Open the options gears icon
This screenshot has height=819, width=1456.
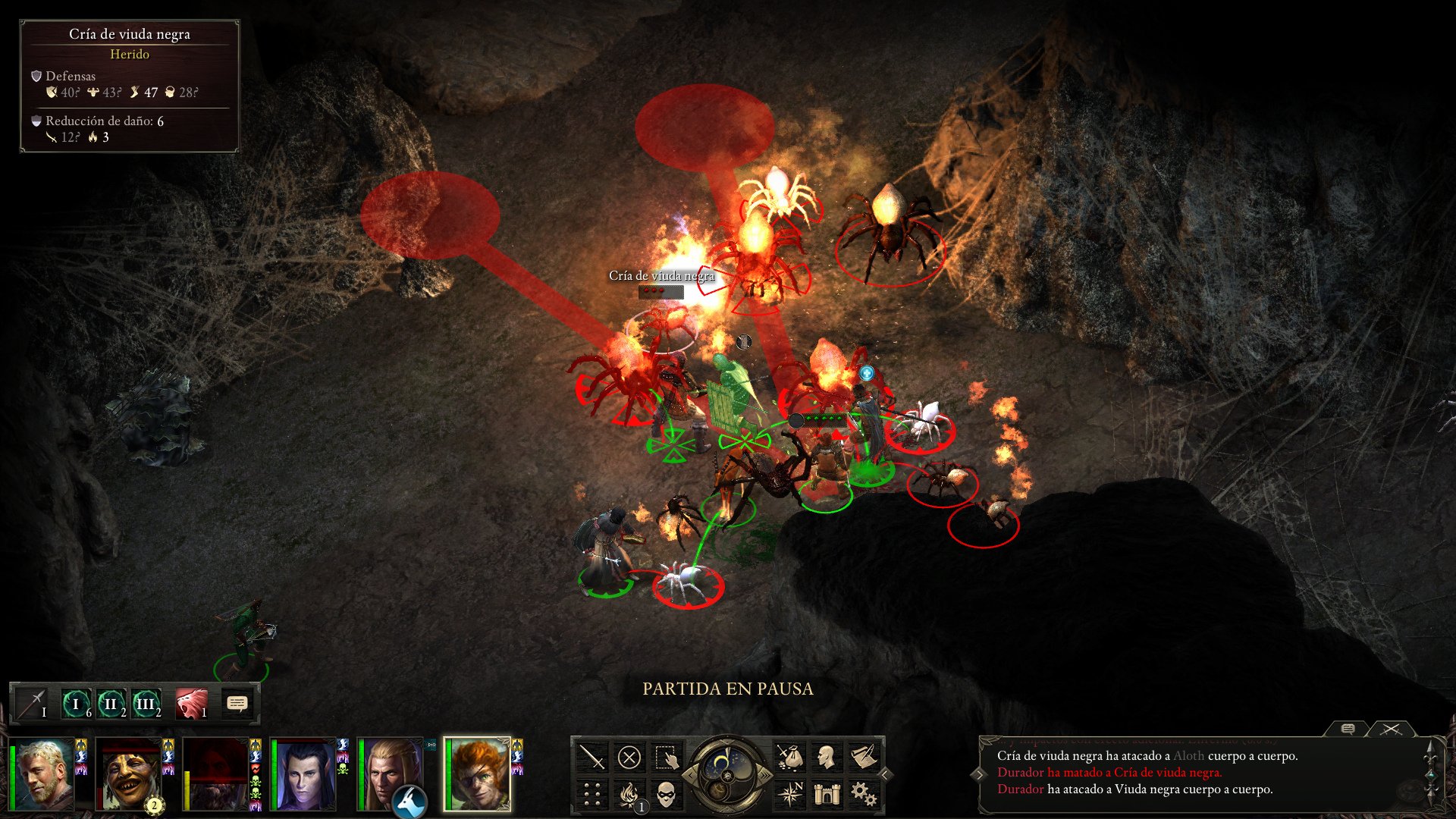click(865, 794)
